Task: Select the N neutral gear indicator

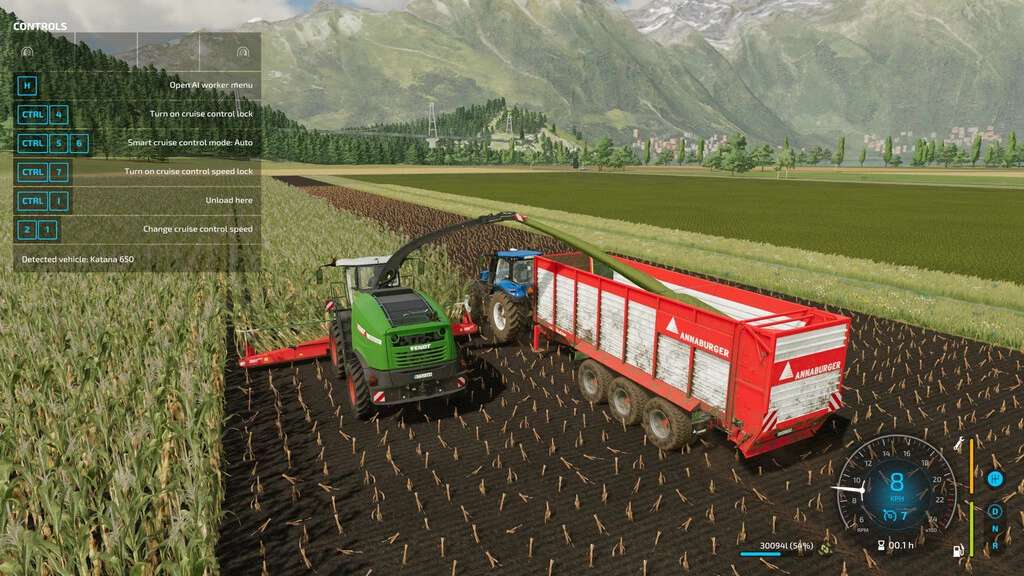Action: click(995, 529)
